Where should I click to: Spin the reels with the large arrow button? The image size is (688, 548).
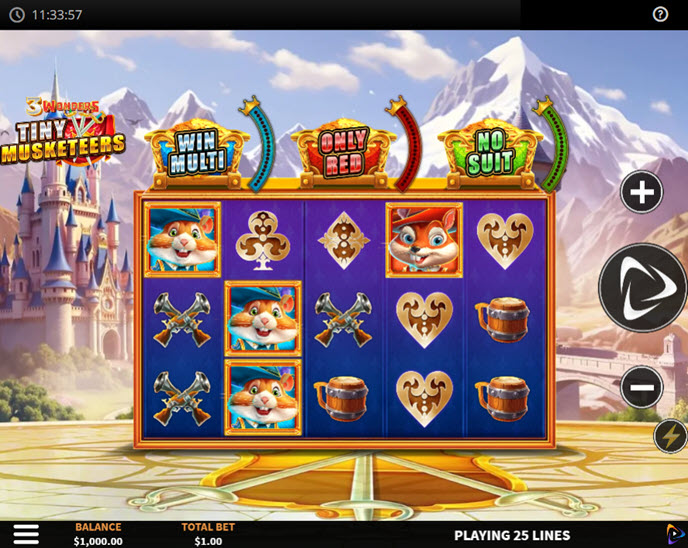point(643,288)
